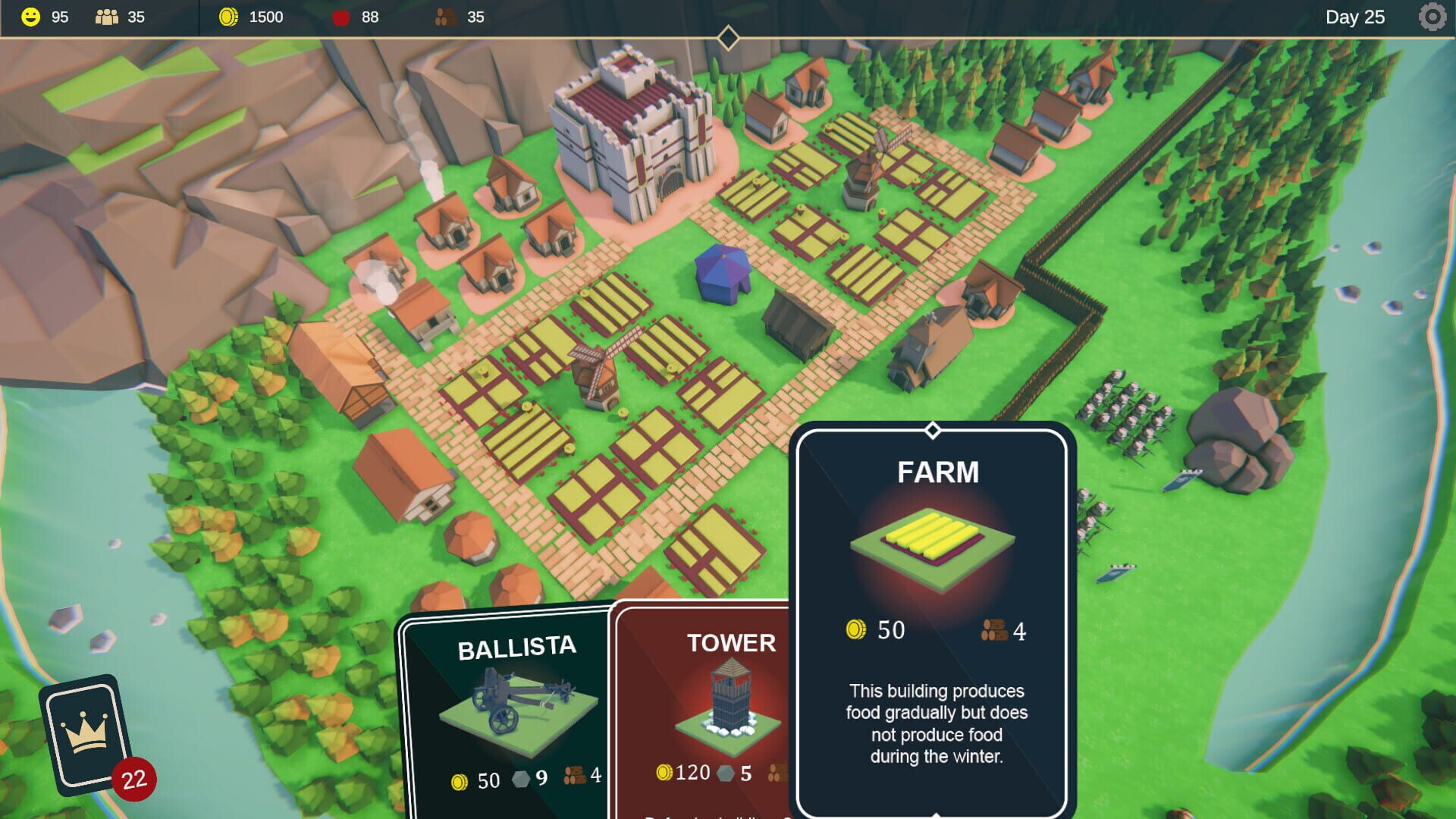Click the wood cost icon on the FARM card

pos(994,629)
